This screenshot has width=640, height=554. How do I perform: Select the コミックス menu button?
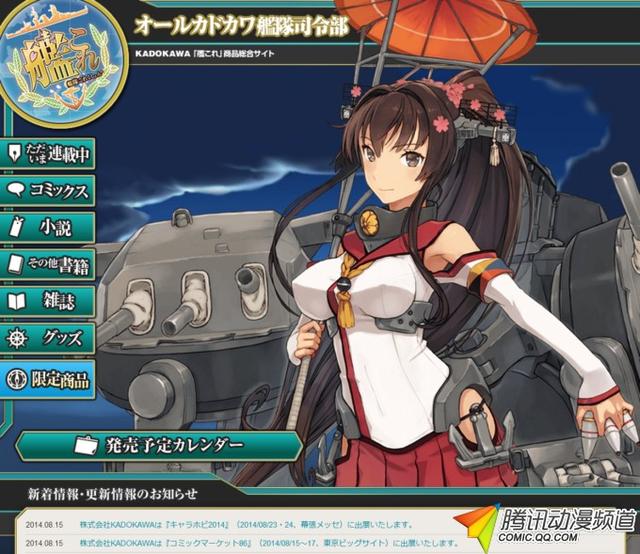click(x=49, y=190)
